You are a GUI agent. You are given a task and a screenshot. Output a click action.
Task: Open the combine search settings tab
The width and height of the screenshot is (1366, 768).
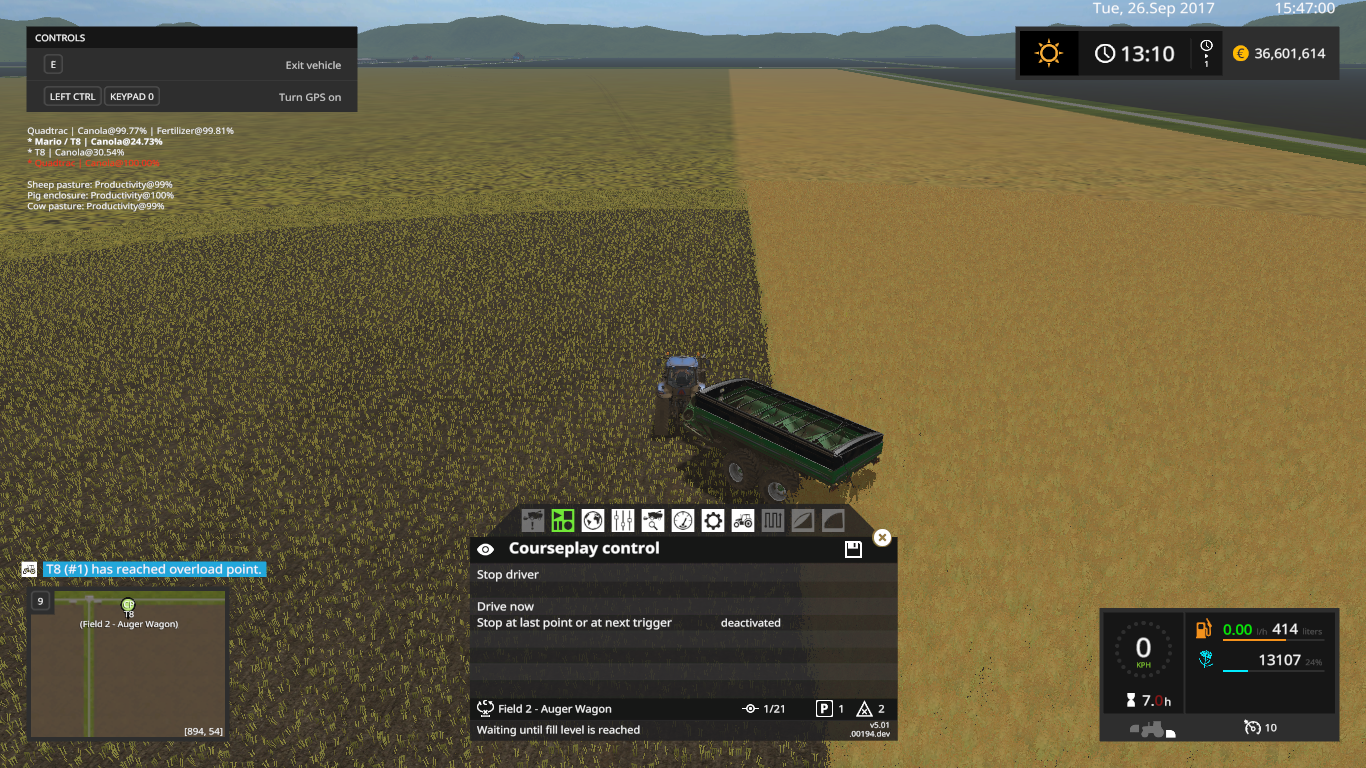click(x=651, y=520)
